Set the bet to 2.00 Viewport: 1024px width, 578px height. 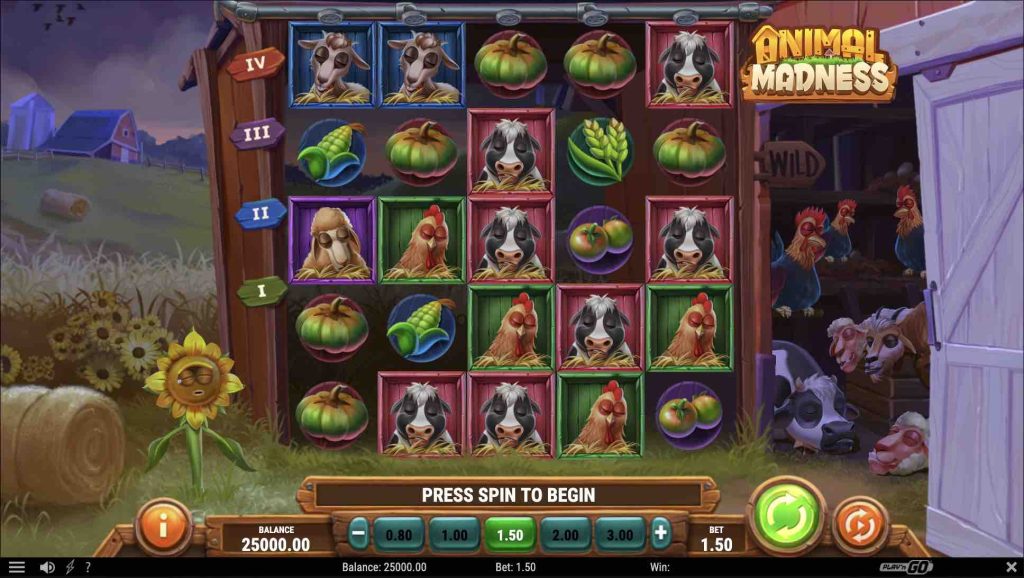point(565,535)
